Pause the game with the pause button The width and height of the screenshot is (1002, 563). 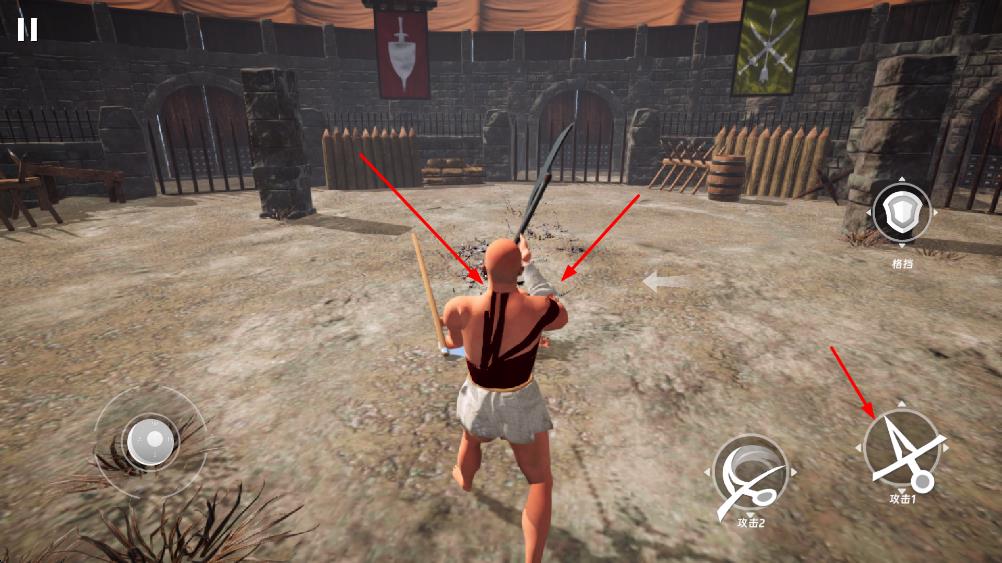tap(27, 29)
